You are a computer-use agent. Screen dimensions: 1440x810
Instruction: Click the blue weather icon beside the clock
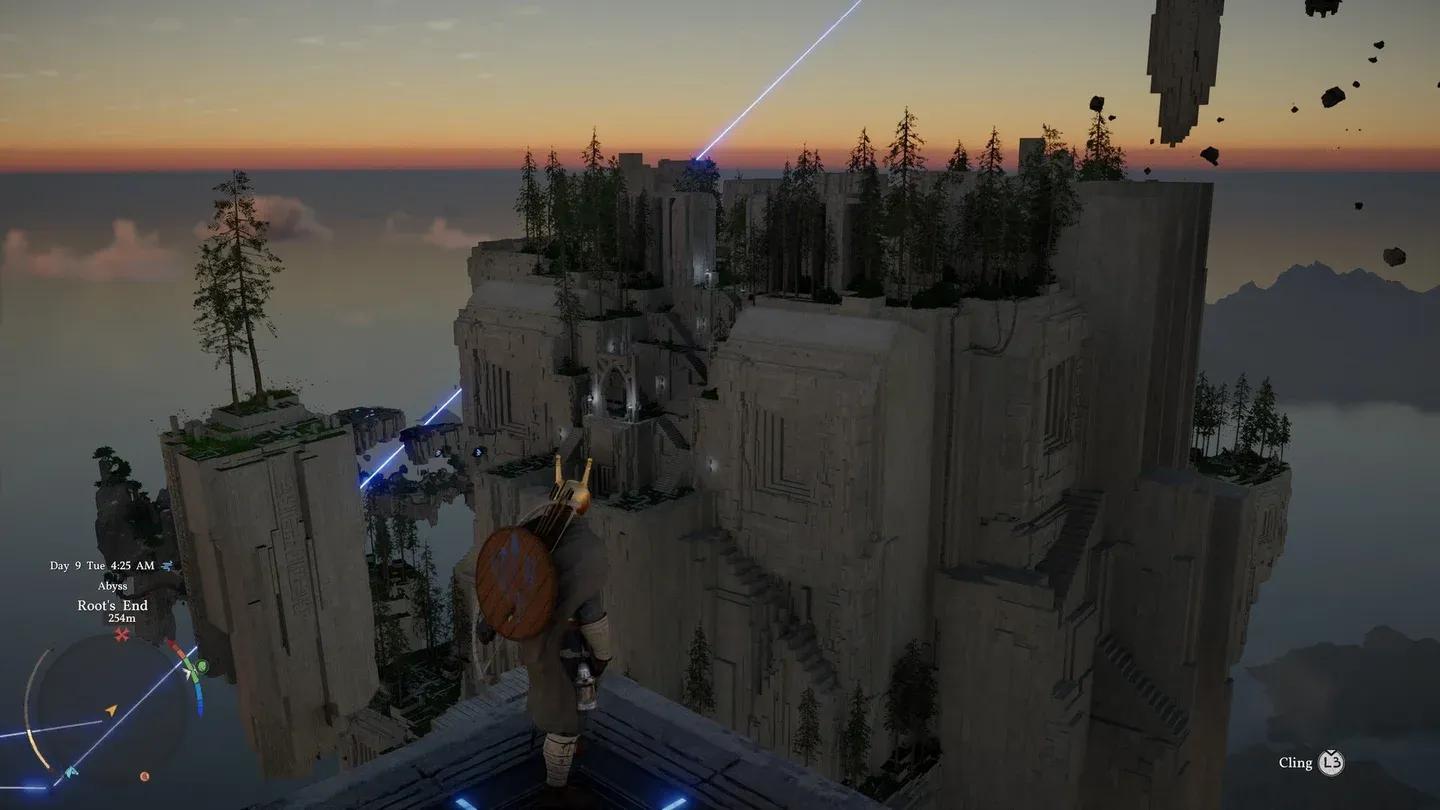coord(167,564)
